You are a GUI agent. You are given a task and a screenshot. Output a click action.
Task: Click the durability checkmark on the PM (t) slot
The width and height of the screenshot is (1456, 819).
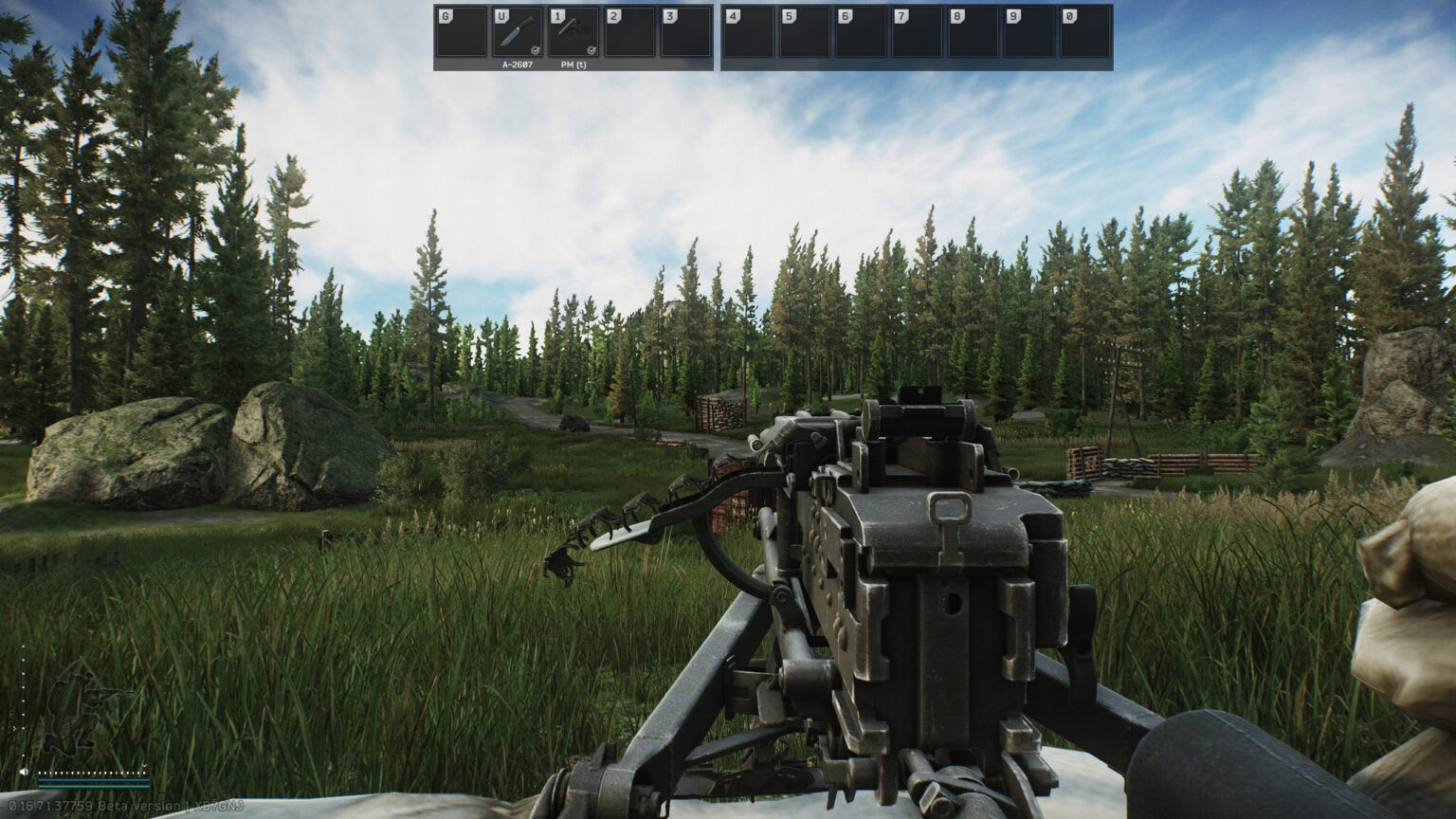pos(591,49)
